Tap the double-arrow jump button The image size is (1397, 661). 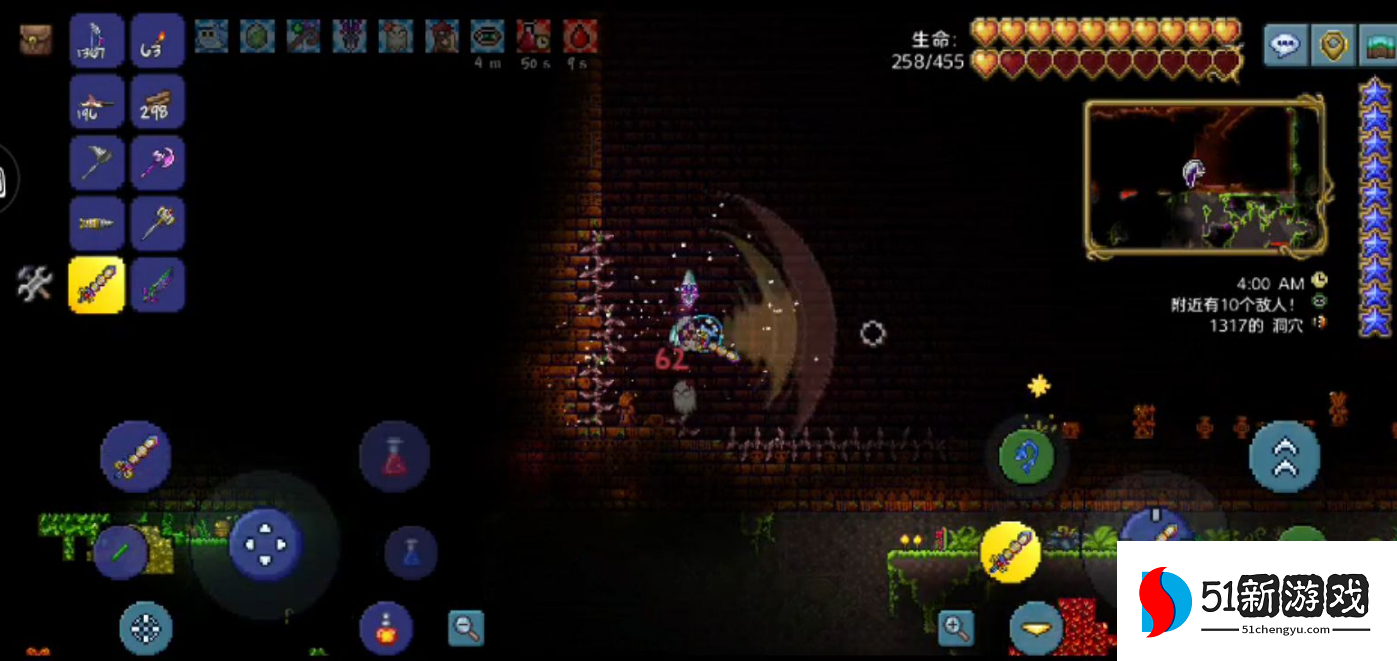click(x=1284, y=457)
